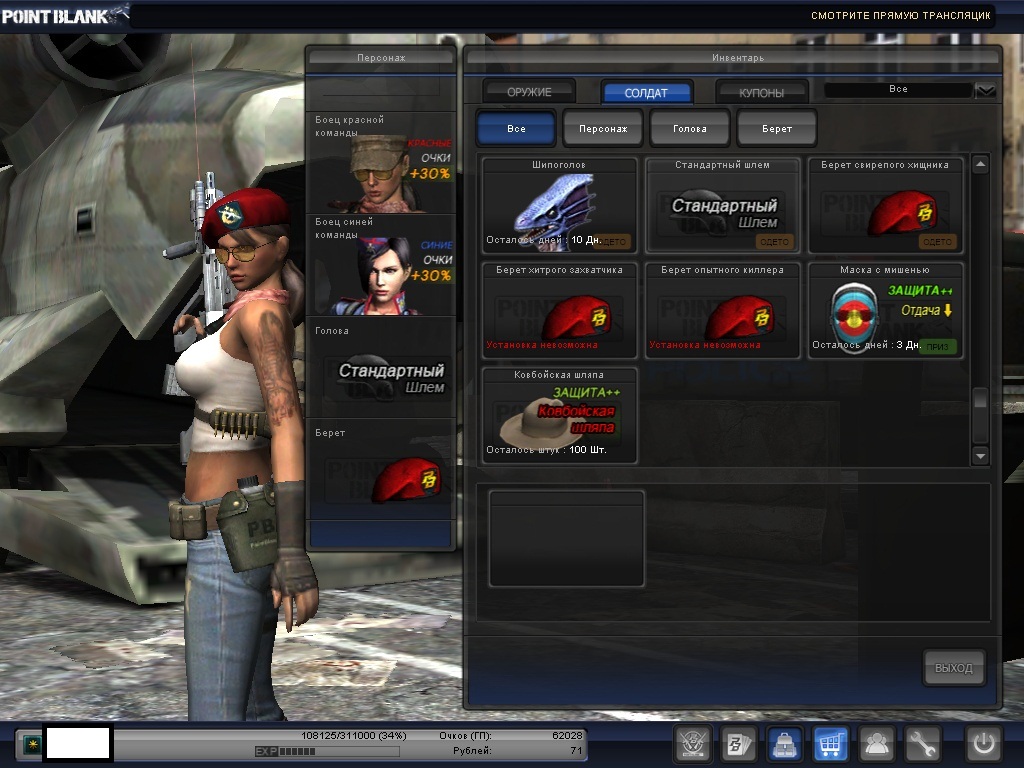The image size is (1024, 768).
Task: Select the Ковбойская шляпа cowboy hat
Action: [x=559, y=416]
